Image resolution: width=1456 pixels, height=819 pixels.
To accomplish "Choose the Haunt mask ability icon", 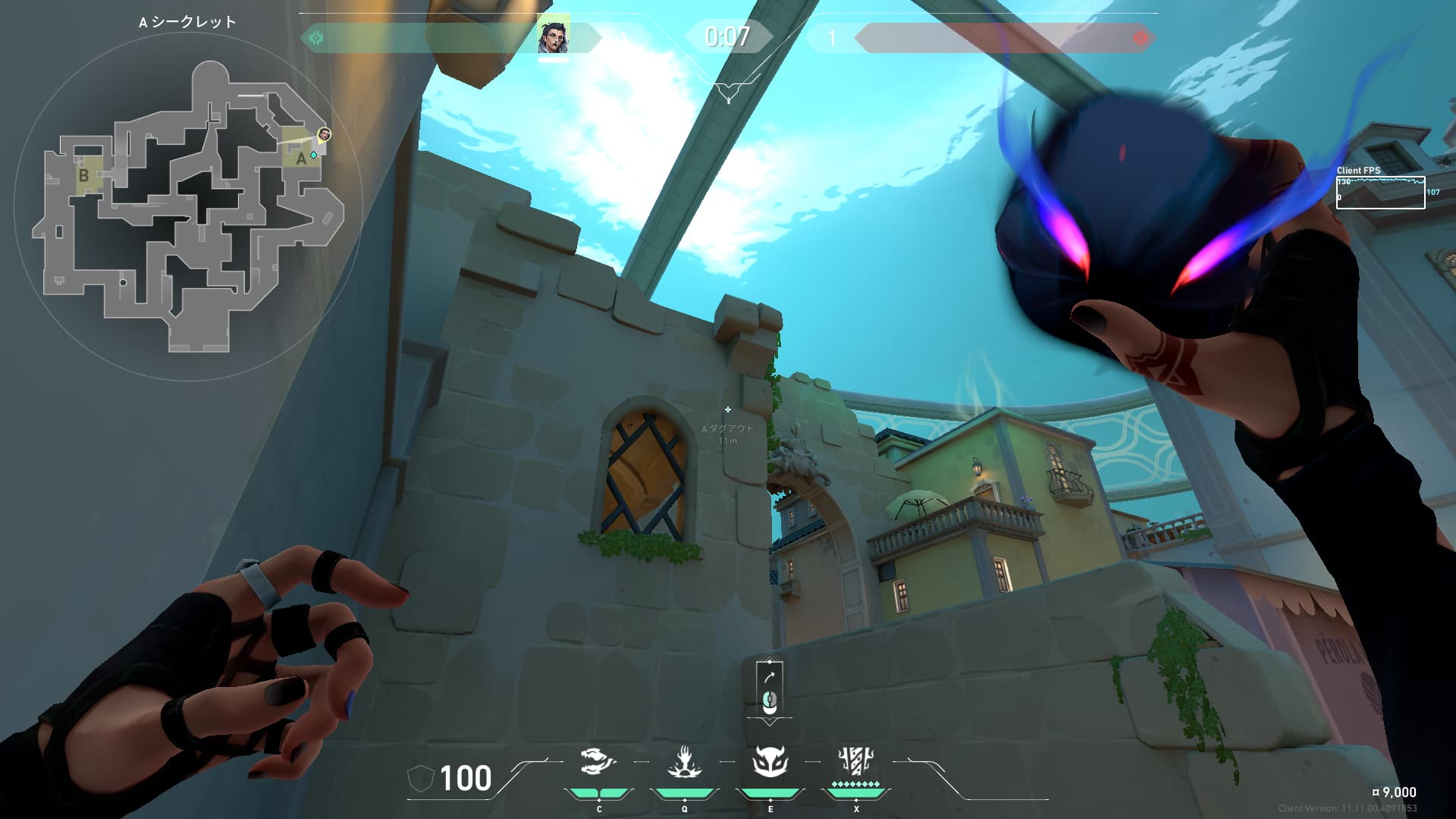I will (770, 762).
